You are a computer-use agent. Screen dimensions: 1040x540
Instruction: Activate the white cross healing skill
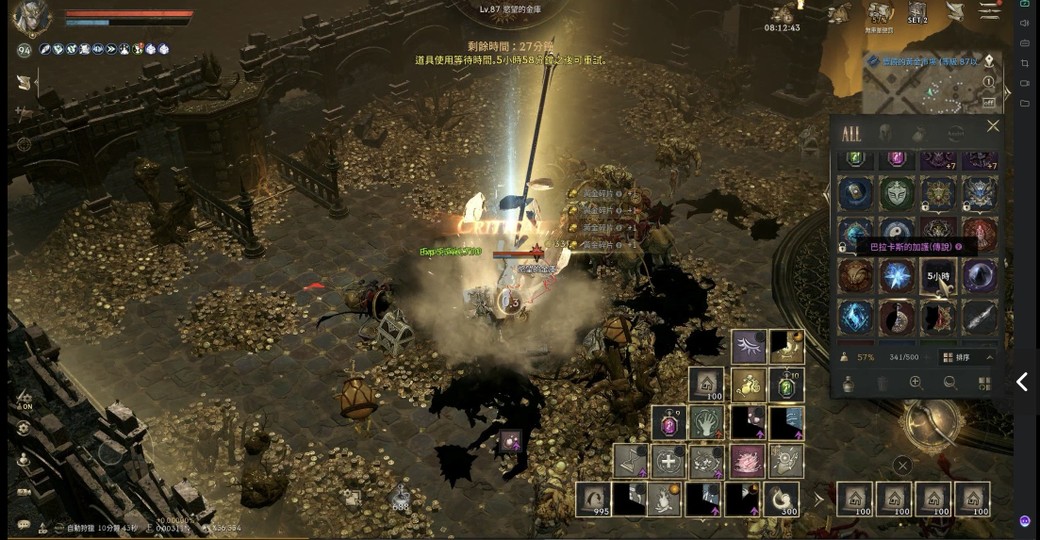pos(668,460)
